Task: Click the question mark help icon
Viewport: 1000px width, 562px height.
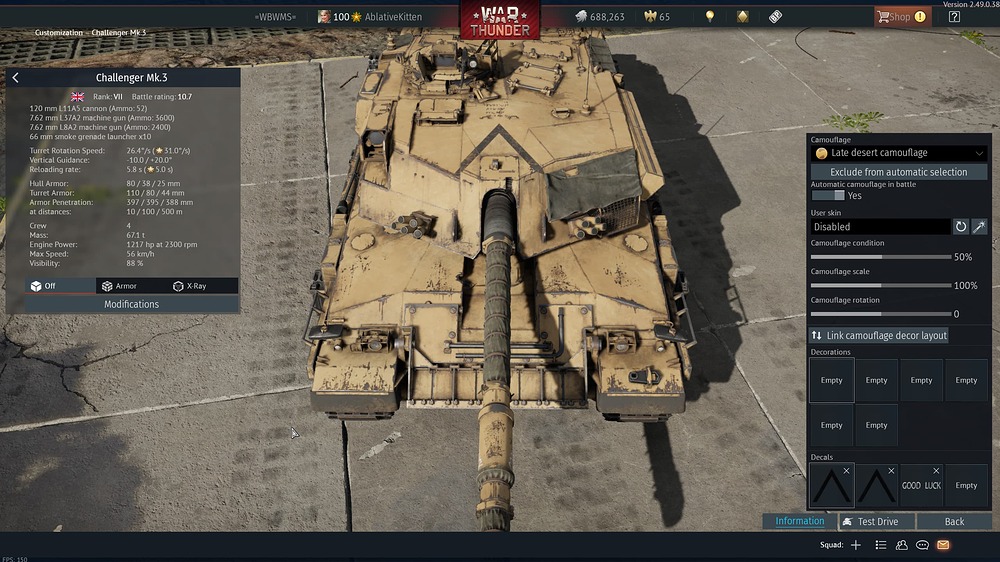Action: pos(954,16)
